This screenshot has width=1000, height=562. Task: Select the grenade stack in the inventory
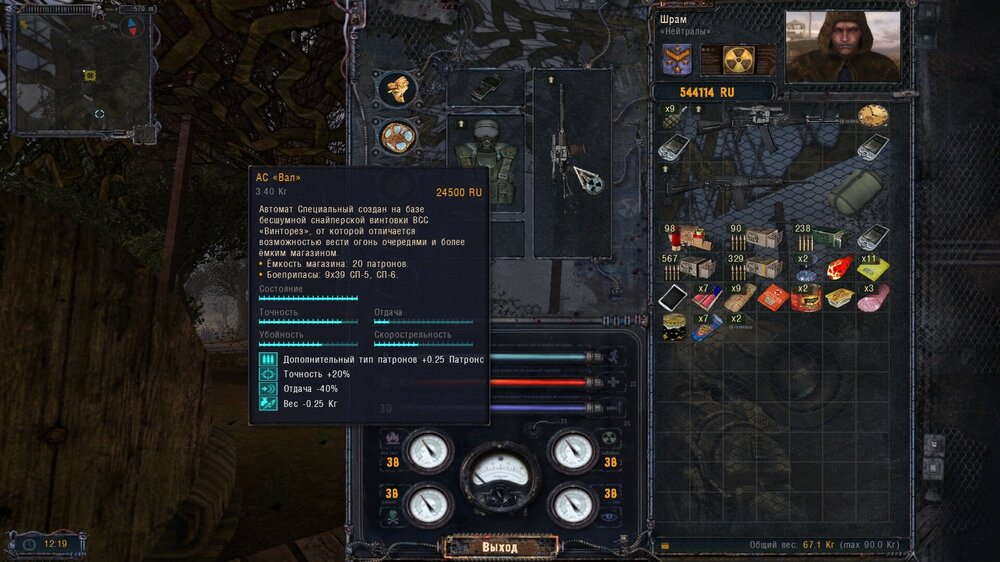[x=672, y=115]
